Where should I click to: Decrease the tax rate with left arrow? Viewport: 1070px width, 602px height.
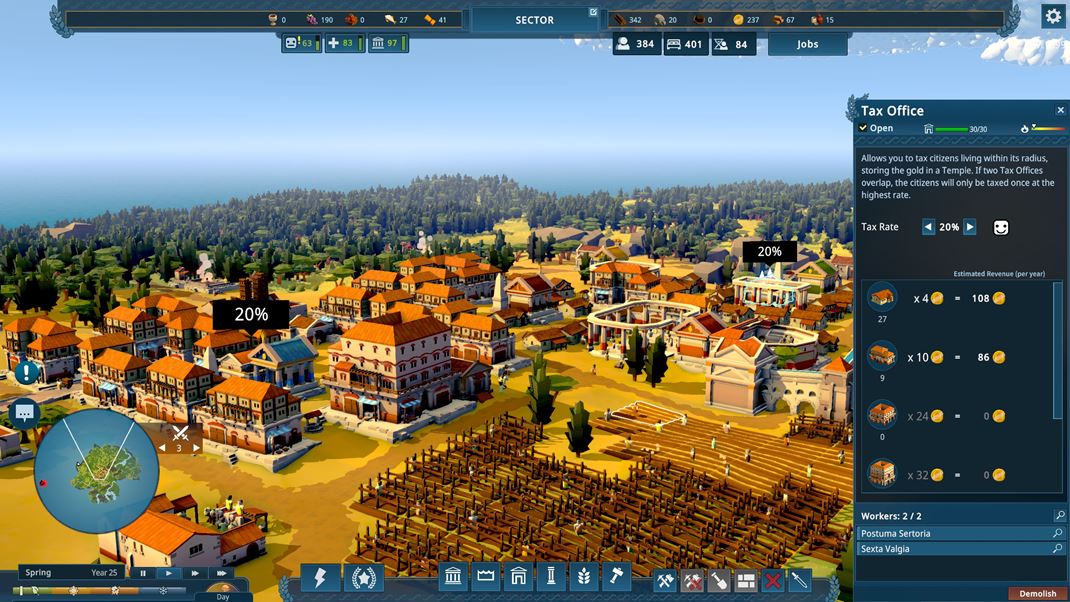tap(928, 227)
